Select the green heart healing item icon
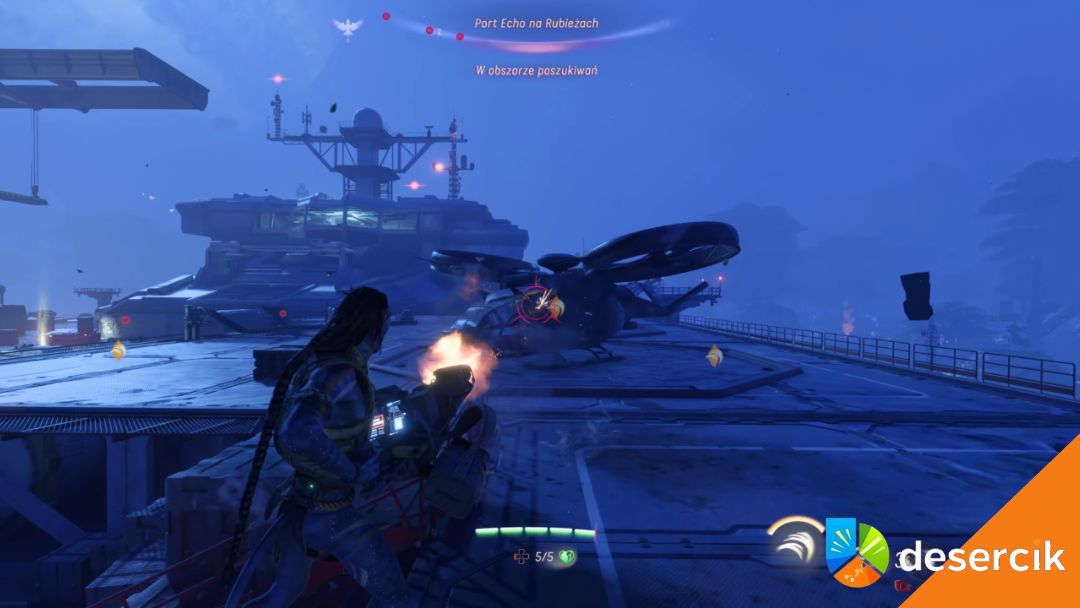Screen dimensions: 1080x608 (567, 556)
